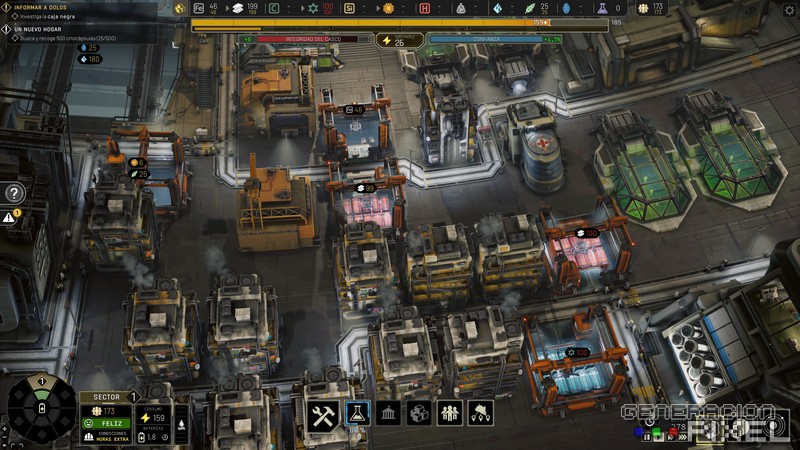The width and height of the screenshot is (800, 450).
Task: Click the water drop icon in sector panel
Action: 181,424
